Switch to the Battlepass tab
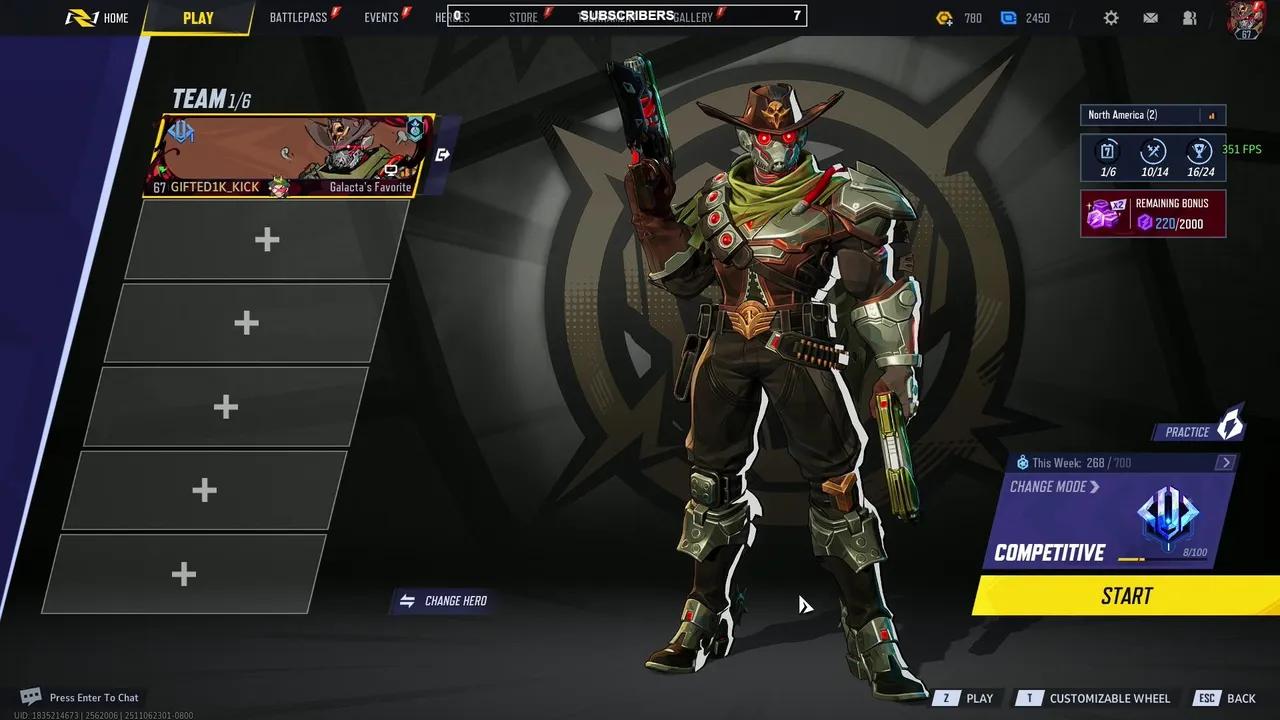 [300, 16]
